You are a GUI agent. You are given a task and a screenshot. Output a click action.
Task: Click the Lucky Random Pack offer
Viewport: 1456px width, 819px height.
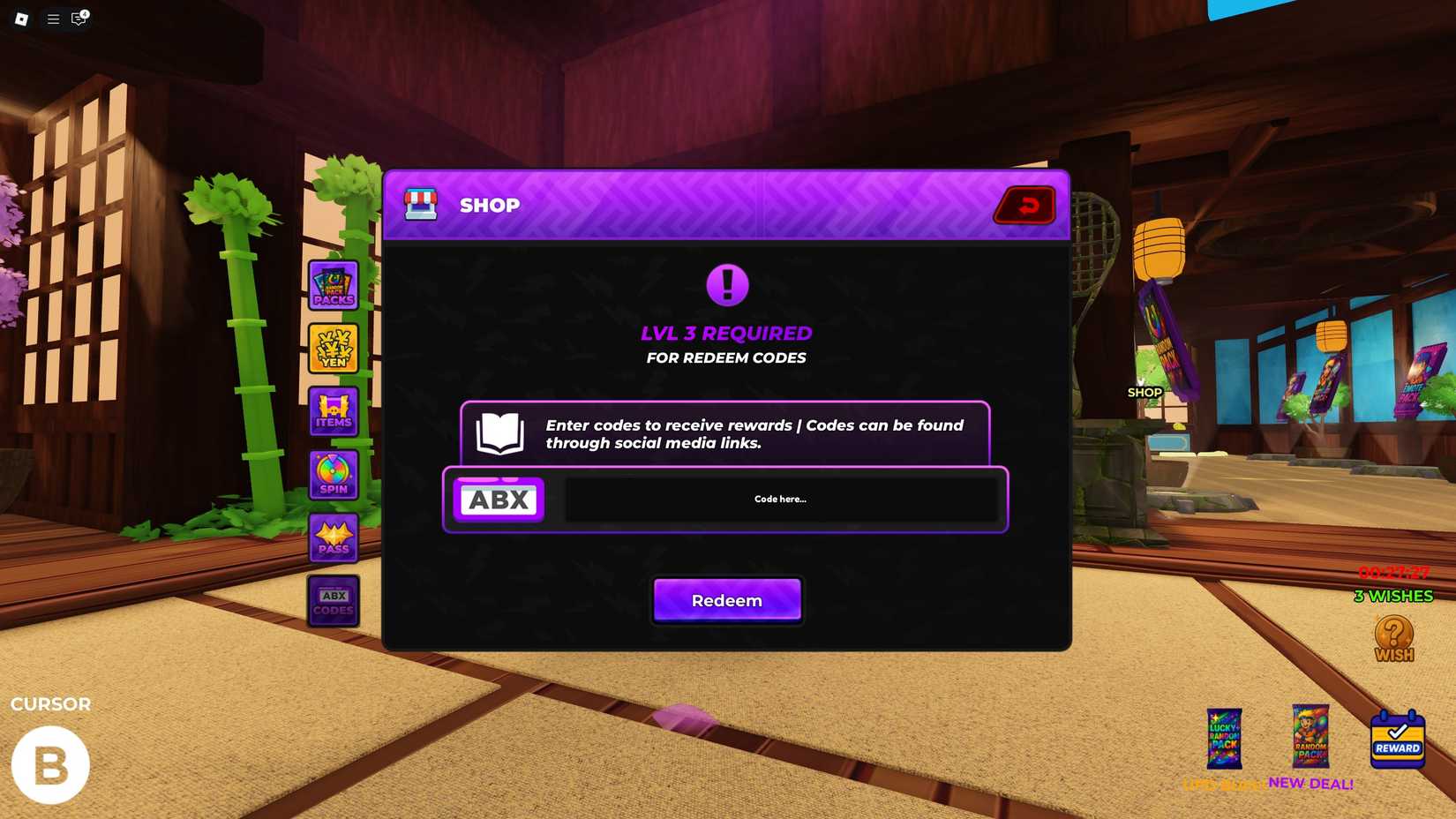point(1222,741)
